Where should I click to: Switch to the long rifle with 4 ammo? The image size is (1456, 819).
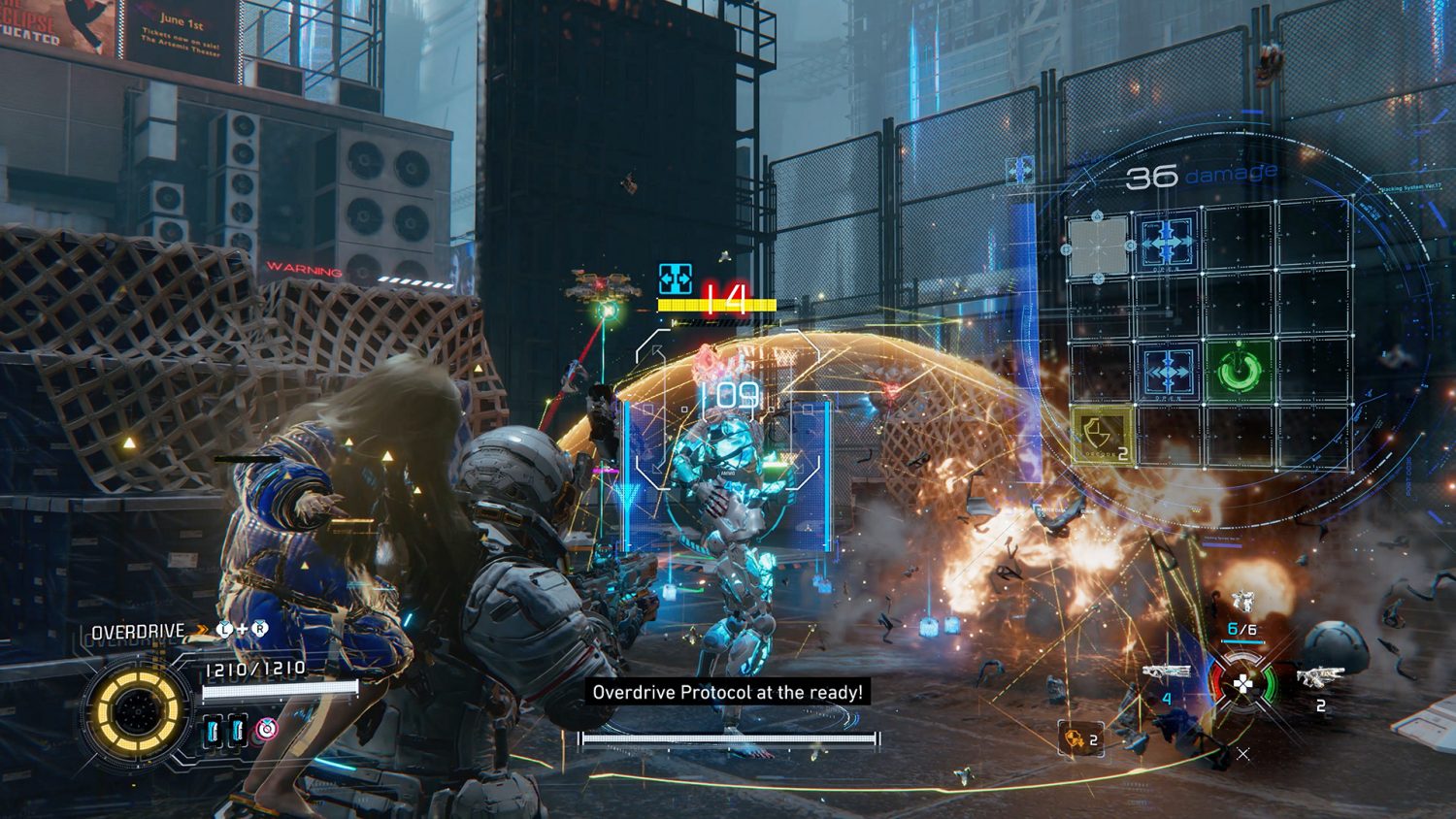(x=1166, y=672)
